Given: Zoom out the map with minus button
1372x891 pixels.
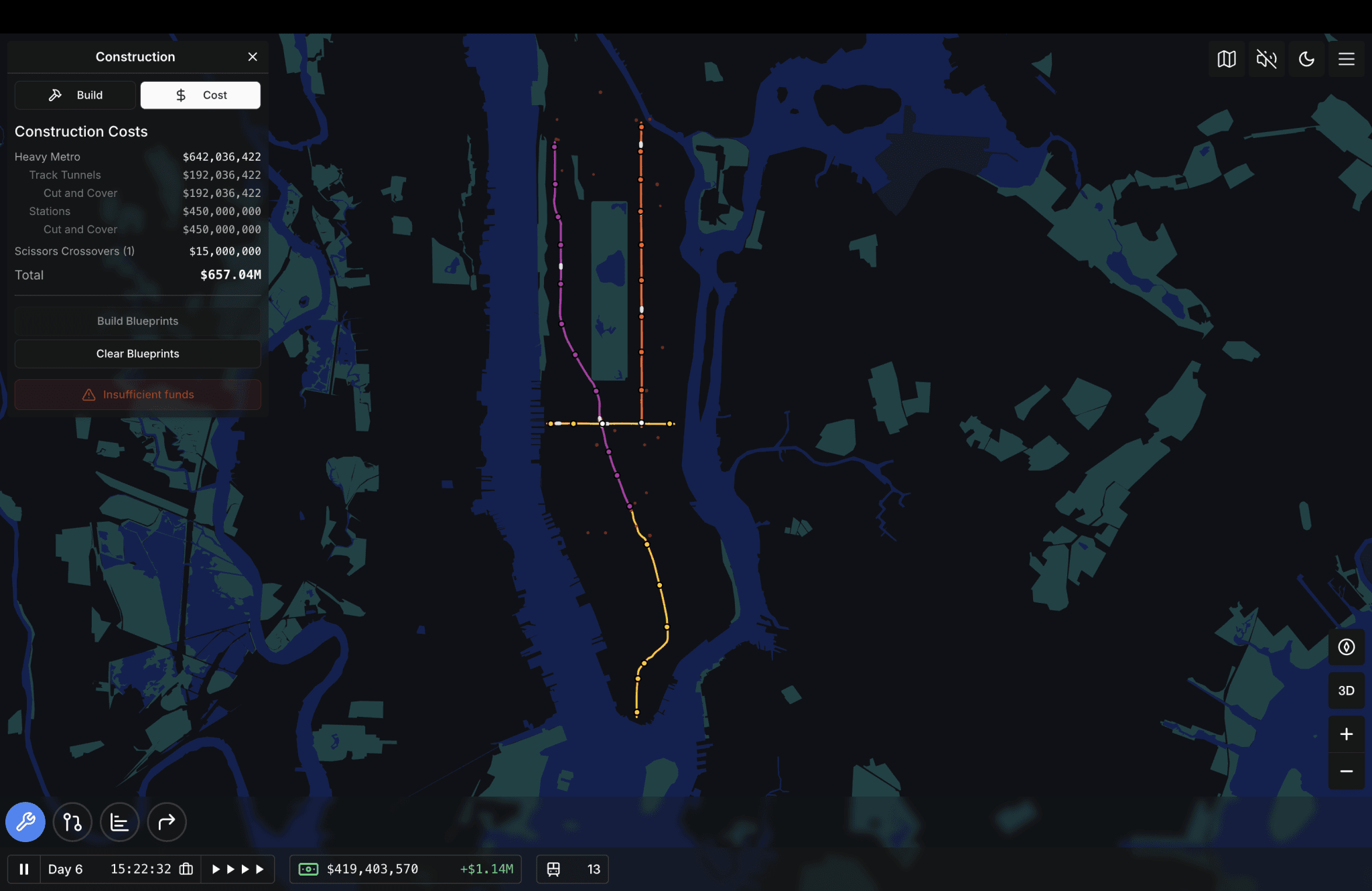Looking at the screenshot, I should pos(1347,772).
